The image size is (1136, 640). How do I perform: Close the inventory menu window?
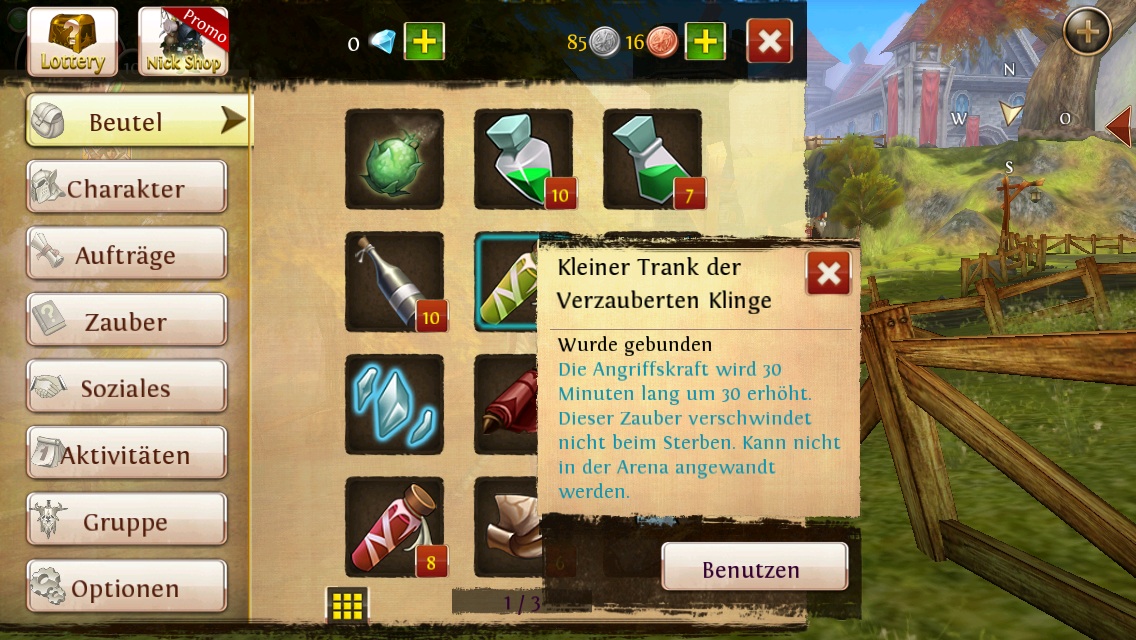coord(769,42)
